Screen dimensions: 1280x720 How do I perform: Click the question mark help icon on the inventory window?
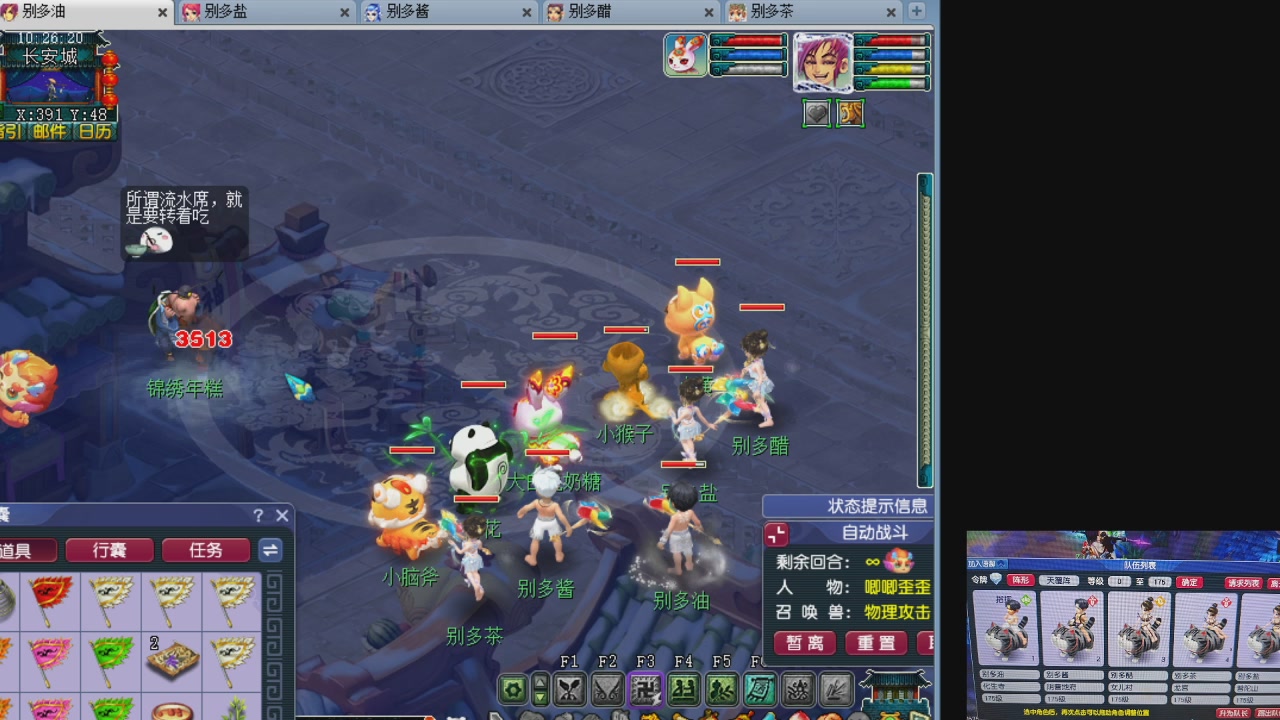(x=258, y=515)
